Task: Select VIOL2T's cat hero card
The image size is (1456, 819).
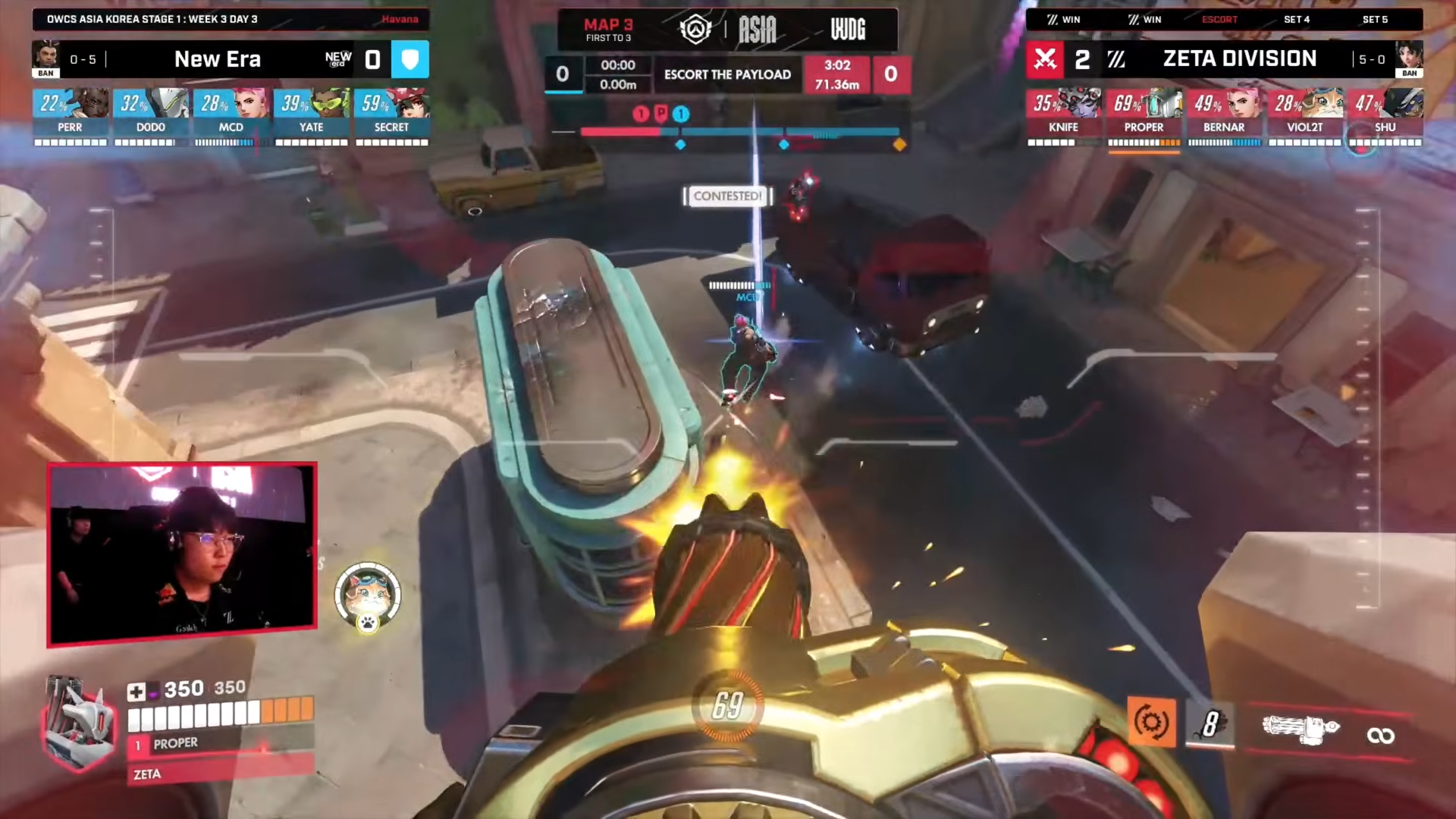Action: pos(1304,116)
